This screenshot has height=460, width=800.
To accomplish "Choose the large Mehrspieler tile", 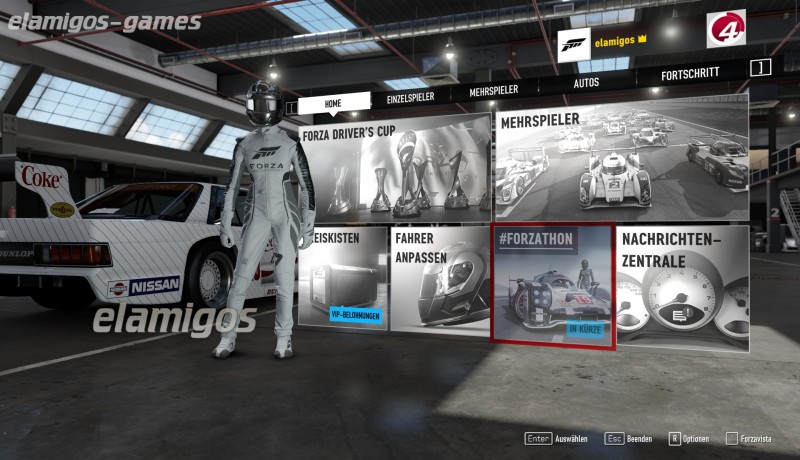I will click(x=621, y=163).
